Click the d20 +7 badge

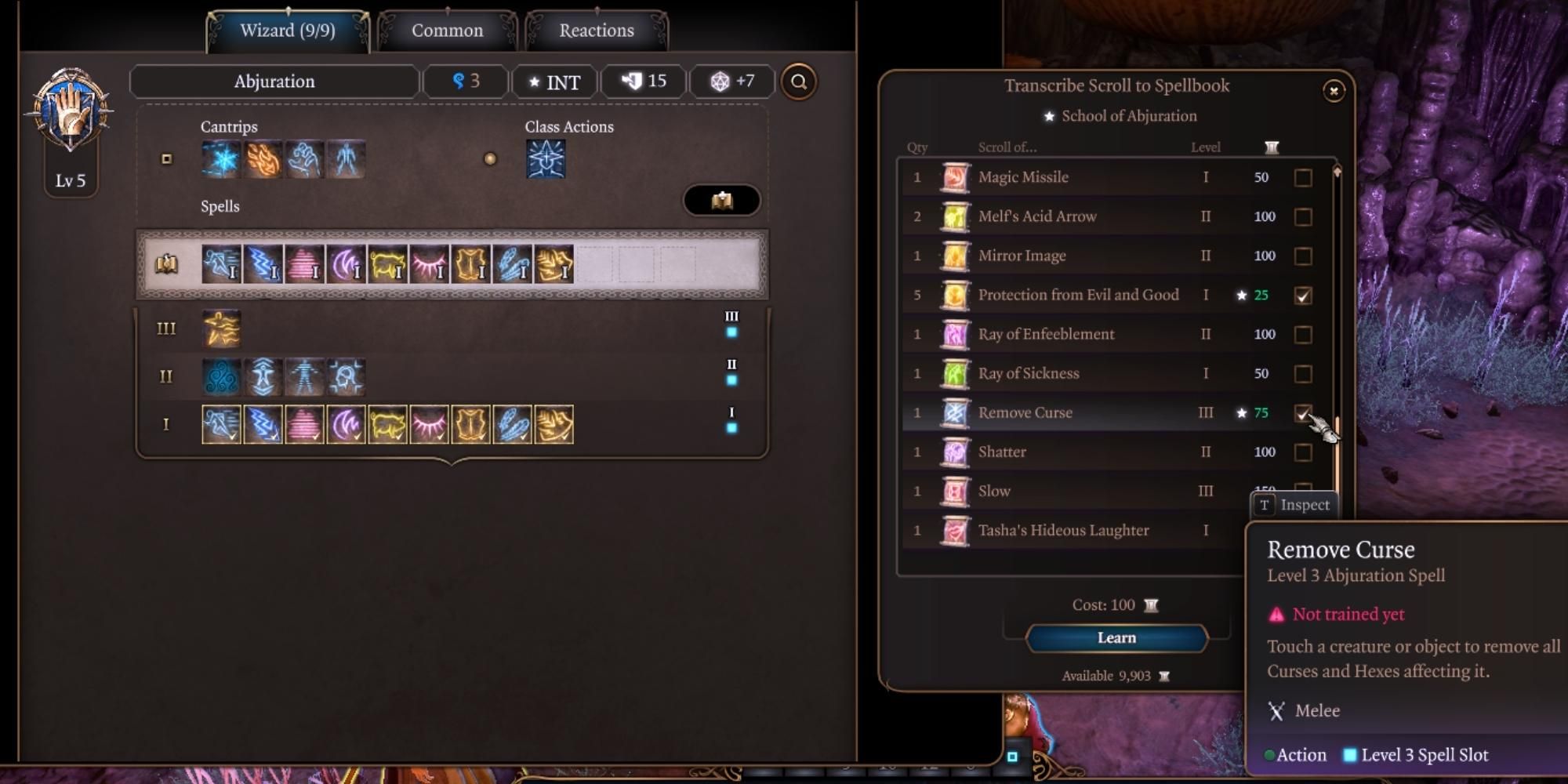tap(731, 82)
